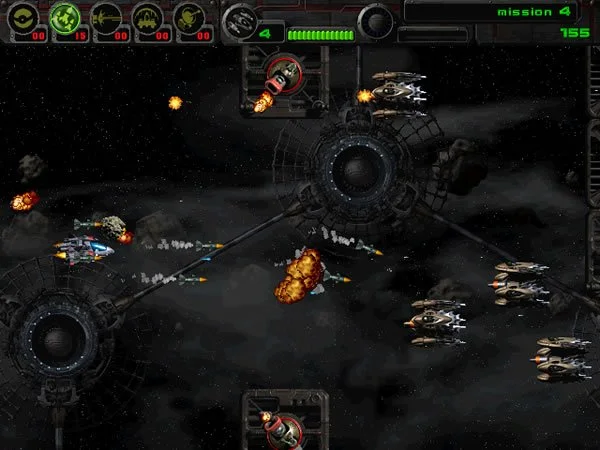Click the ship lives icon
The image size is (600, 450).
coord(239,19)
